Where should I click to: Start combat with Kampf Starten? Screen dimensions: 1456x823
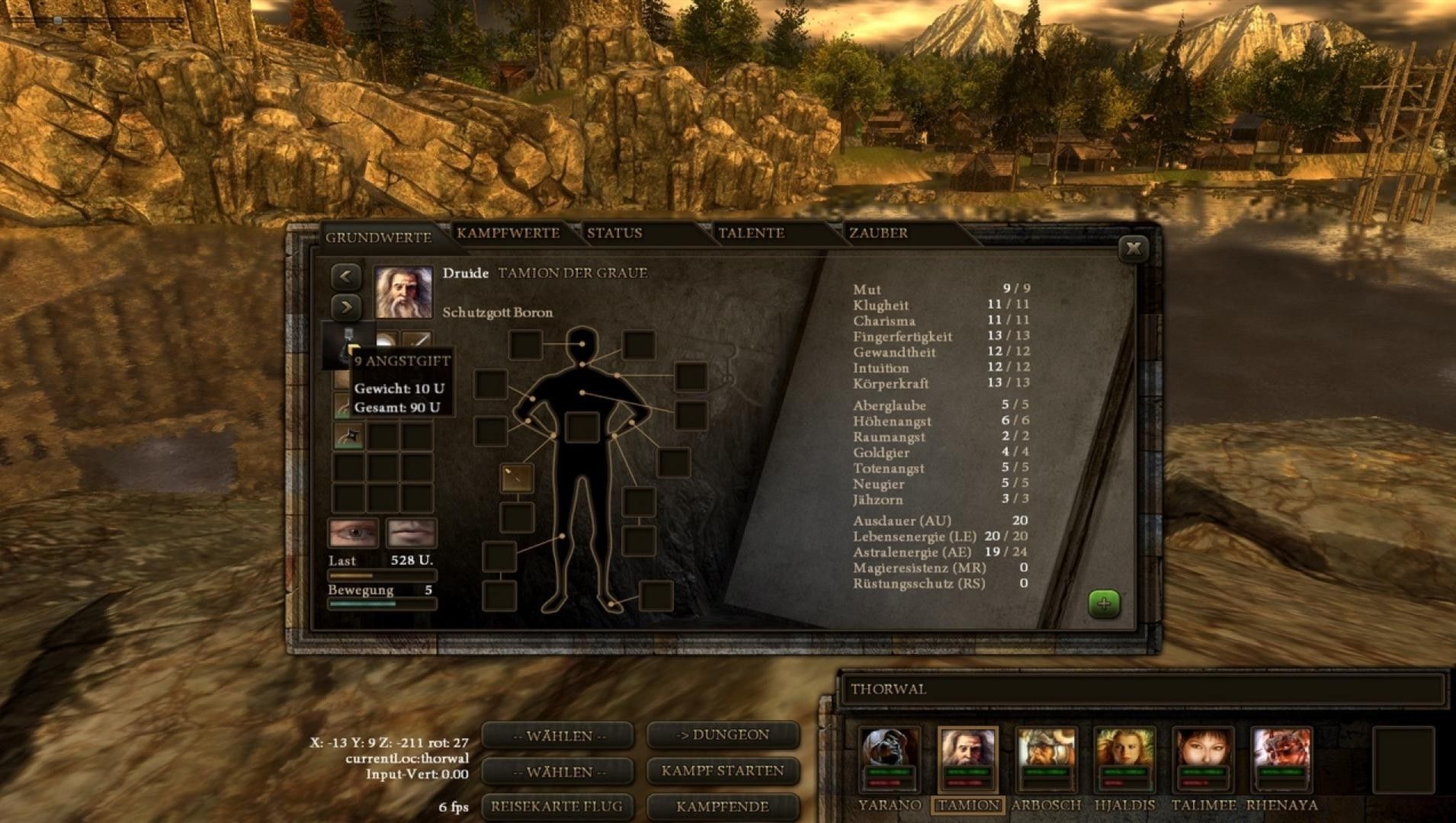pos(723,770)
